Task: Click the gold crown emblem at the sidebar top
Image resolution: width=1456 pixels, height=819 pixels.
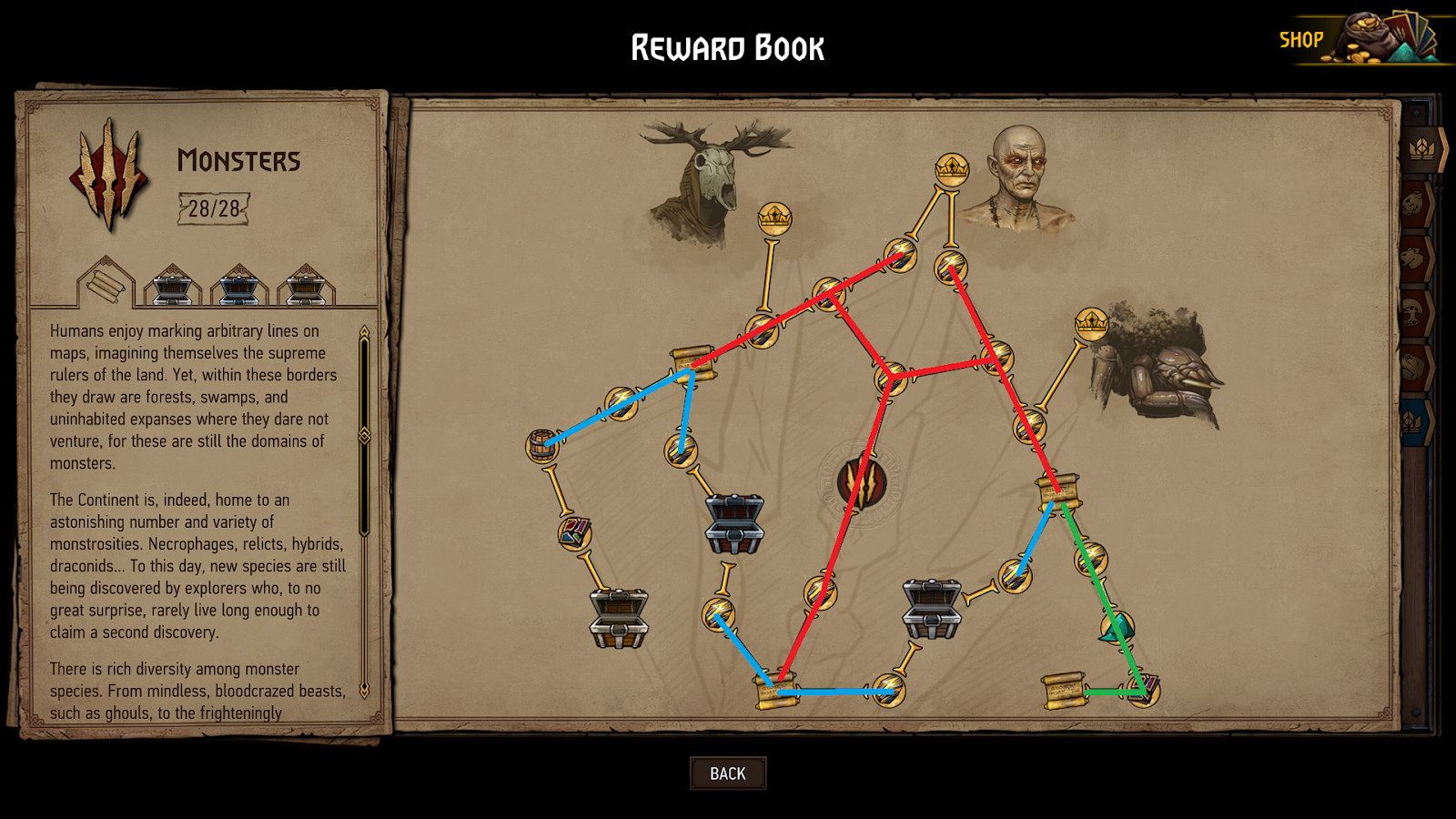Action: (1421, 148)
